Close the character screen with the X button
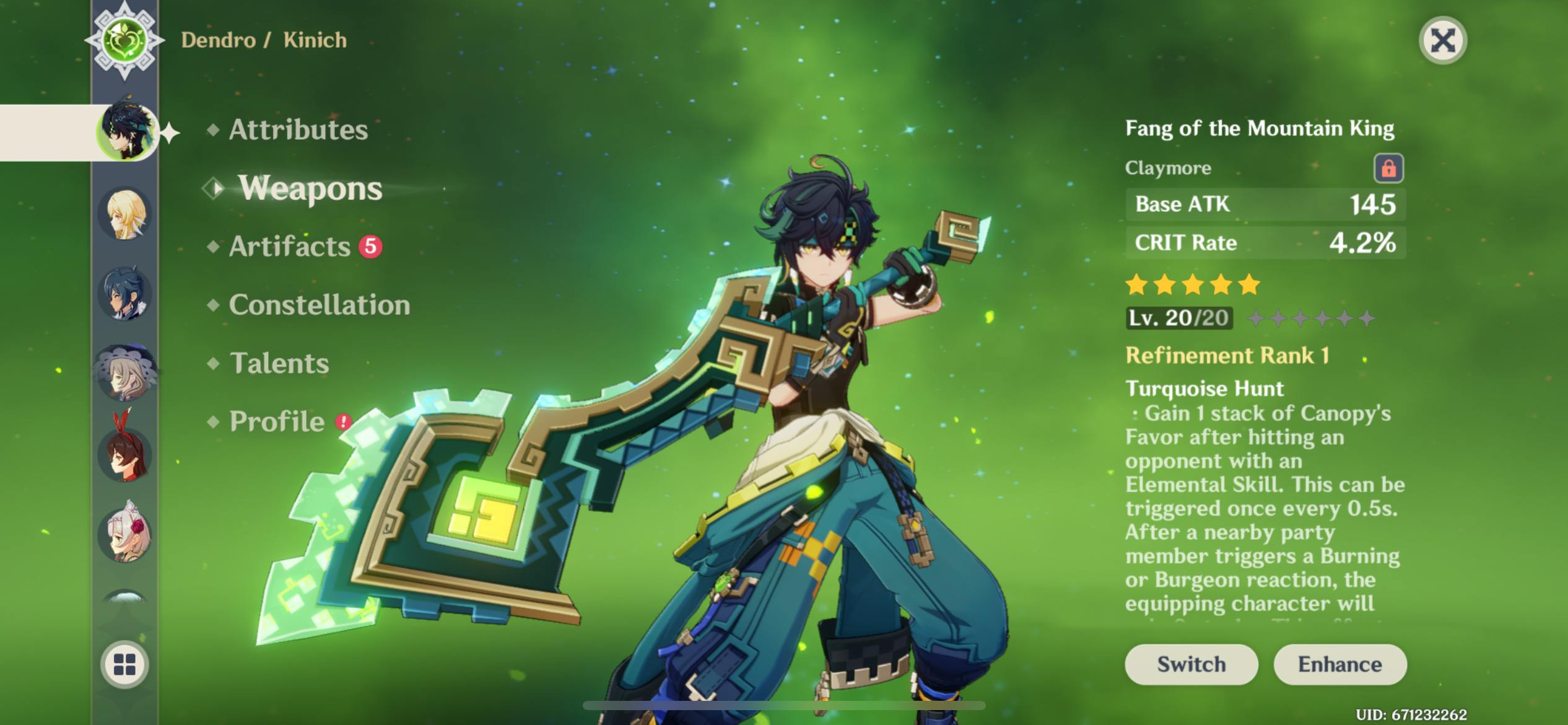This screenshot has width=1568, height=725. pos(1442,41)
